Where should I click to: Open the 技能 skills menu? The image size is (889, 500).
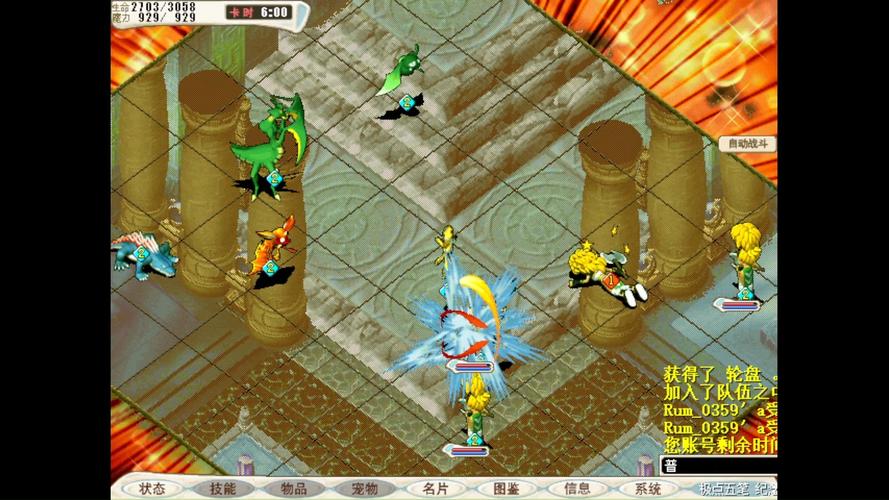coord(223,489)
